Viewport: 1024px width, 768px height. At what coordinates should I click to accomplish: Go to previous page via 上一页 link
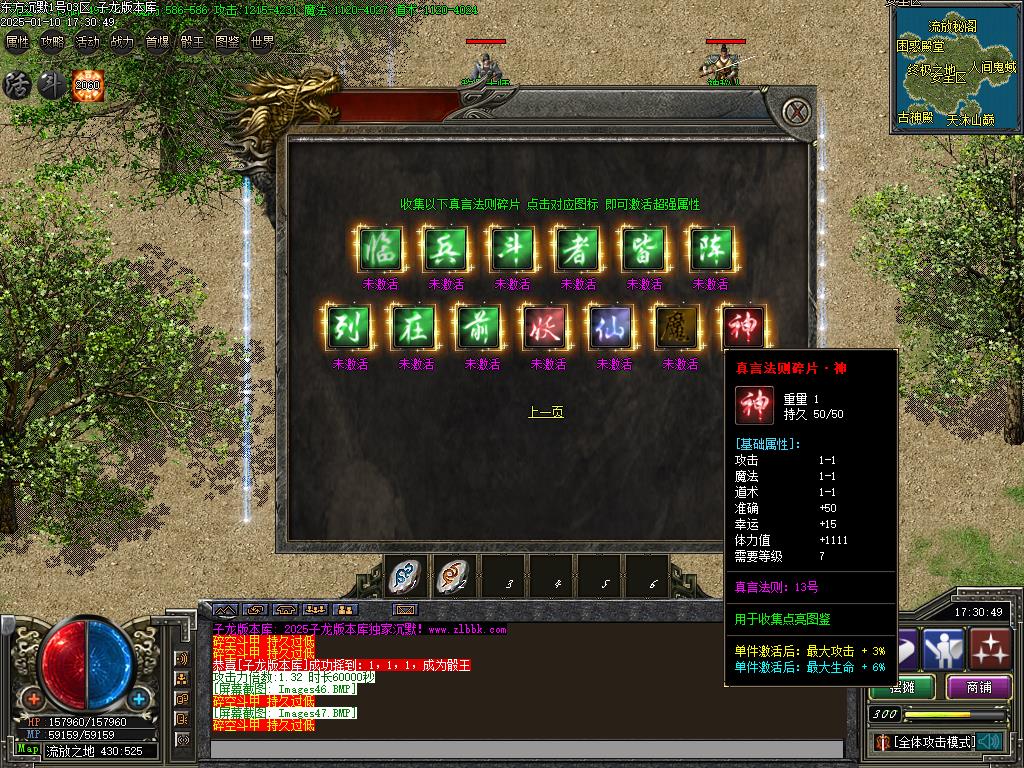(x=546, y=412)
